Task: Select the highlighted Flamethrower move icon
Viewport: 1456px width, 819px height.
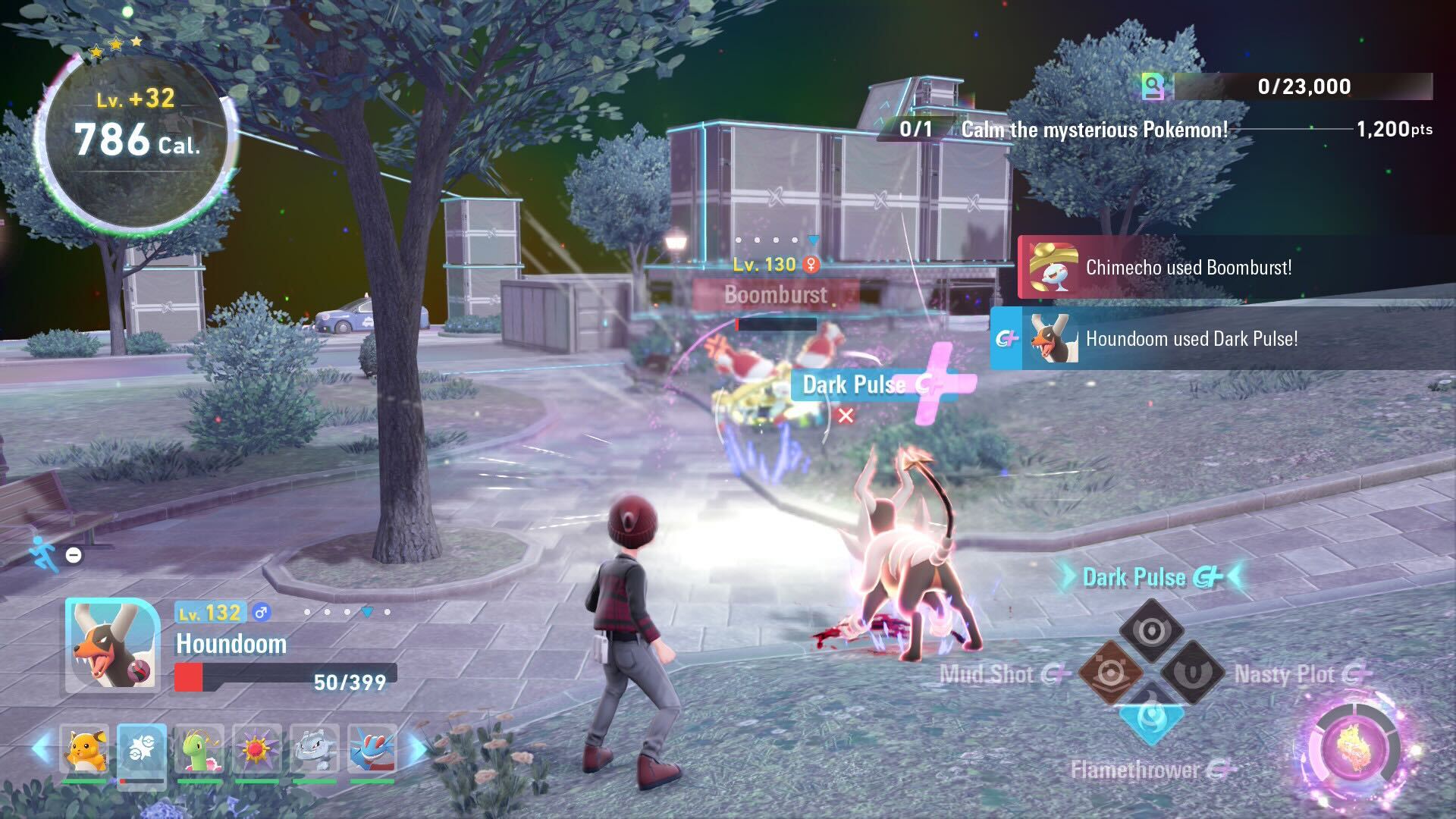Action: (1151, 717)
